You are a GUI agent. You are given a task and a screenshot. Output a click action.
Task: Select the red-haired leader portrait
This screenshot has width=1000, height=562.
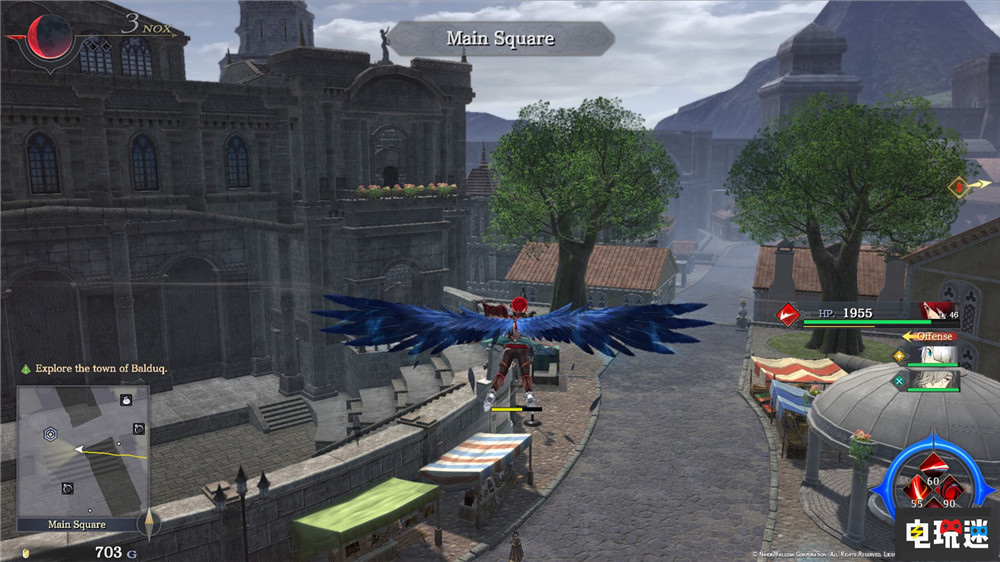click(938, 312)
